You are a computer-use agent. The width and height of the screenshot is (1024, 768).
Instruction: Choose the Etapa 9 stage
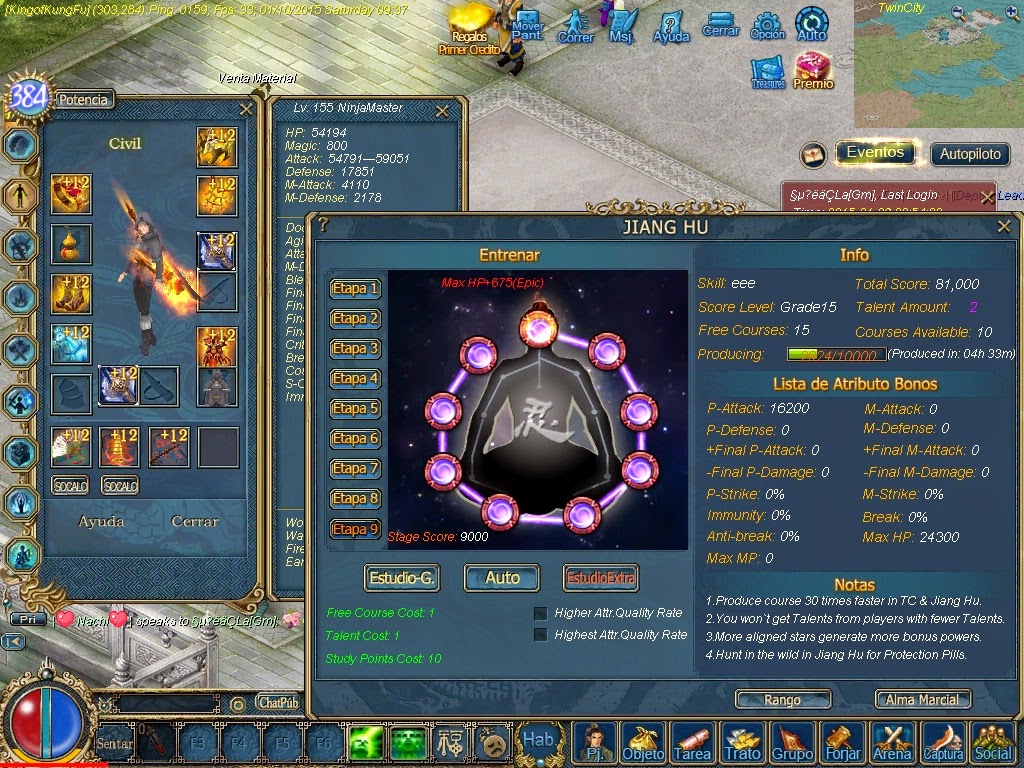click(355, 529)
